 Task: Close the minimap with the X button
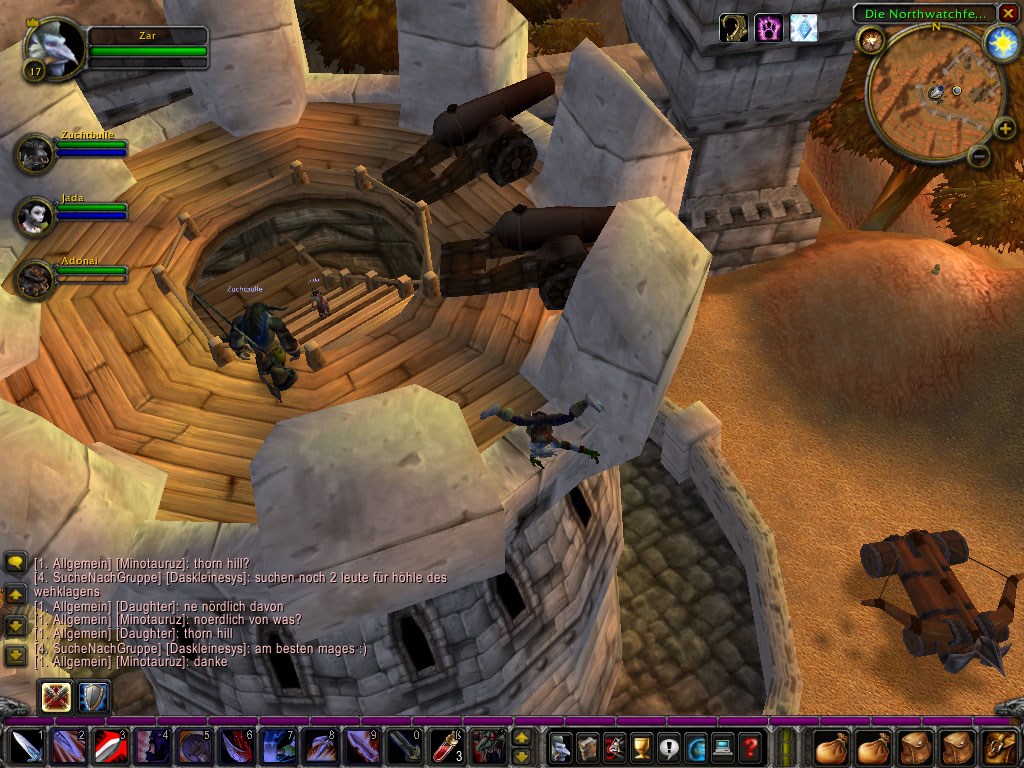1008,13
